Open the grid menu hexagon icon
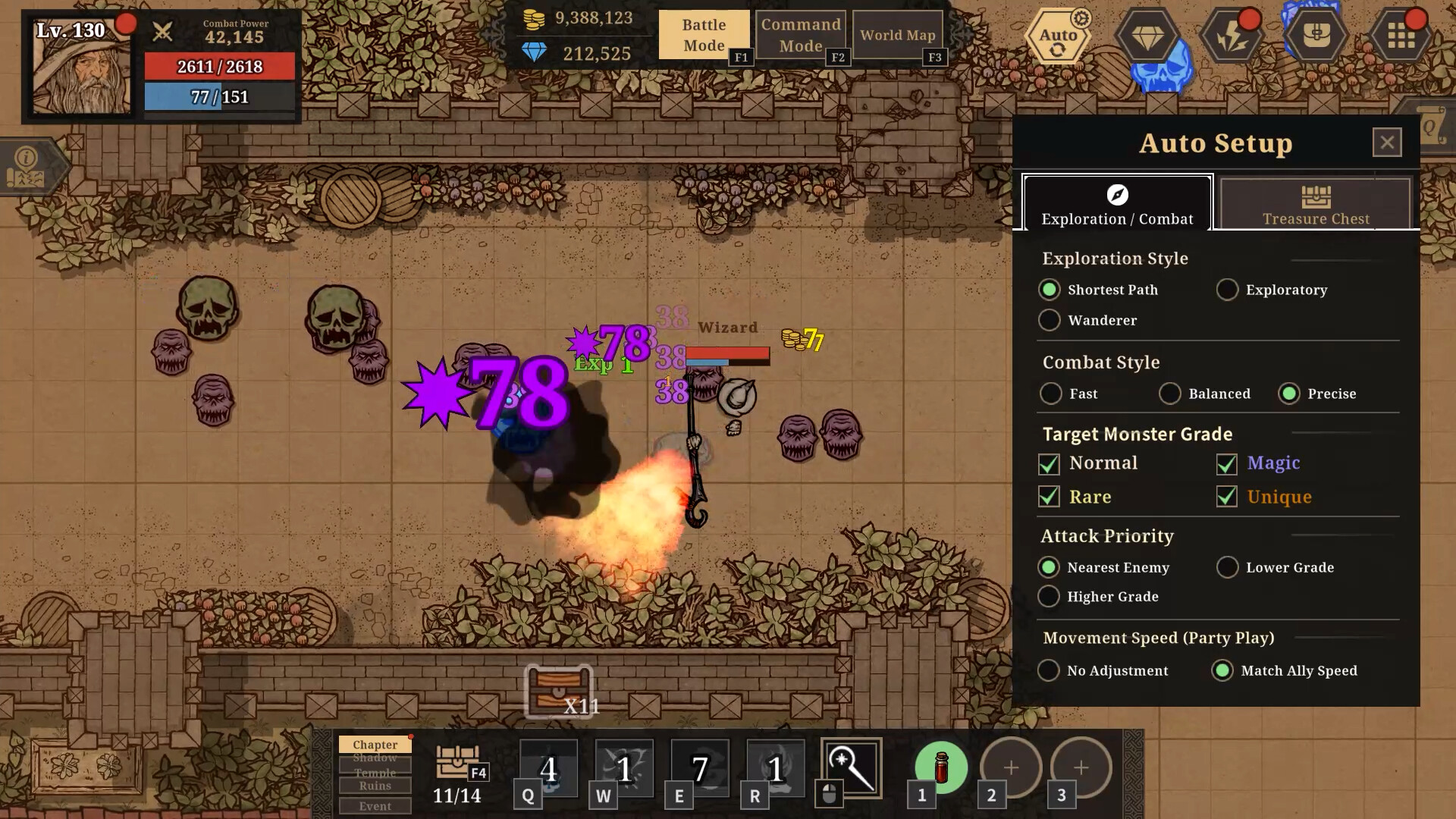 [x=1401, y=36]
